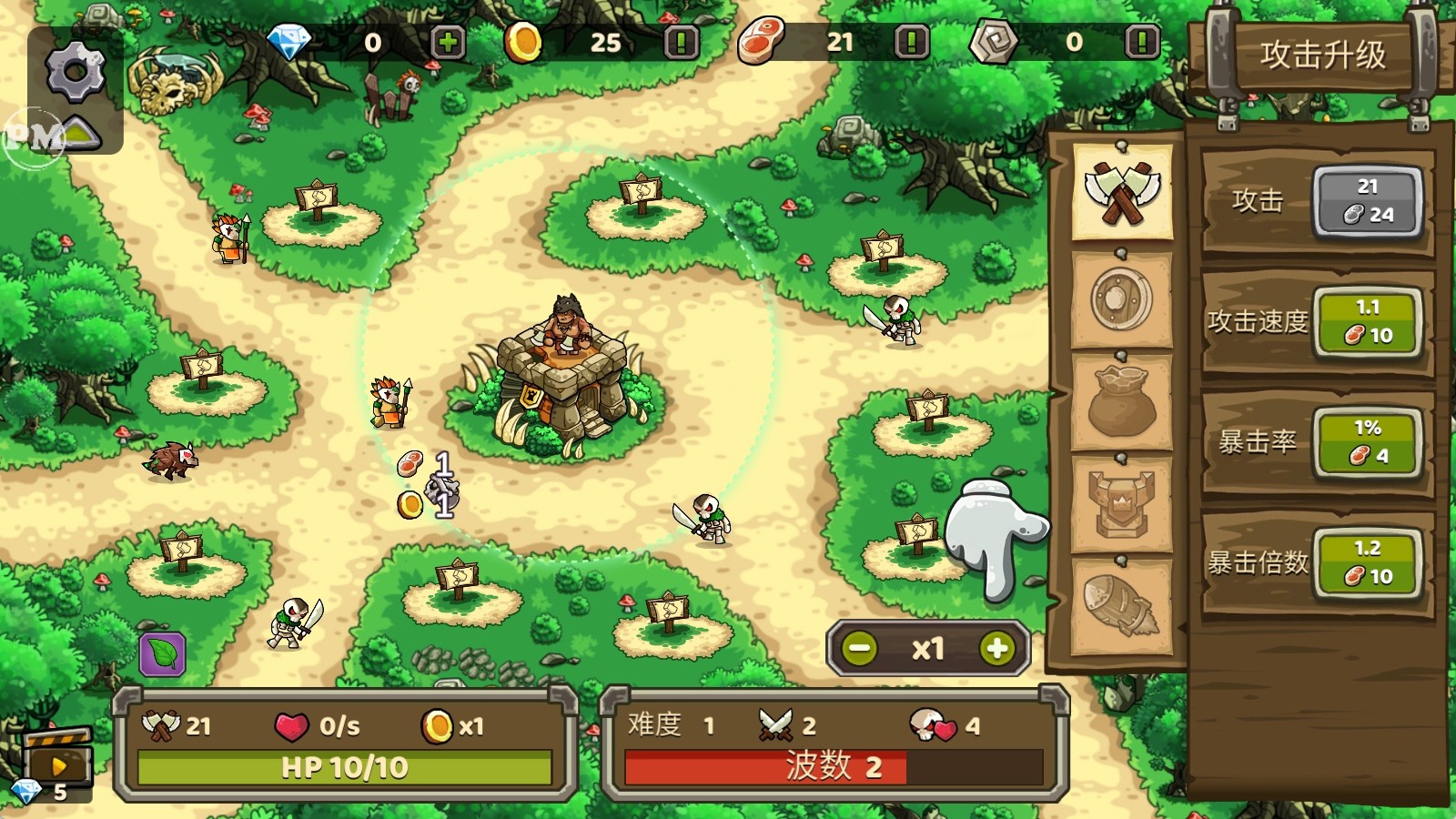Tap the gold coin info button
Screen dimensions: 1456x819
pos(681,43)
